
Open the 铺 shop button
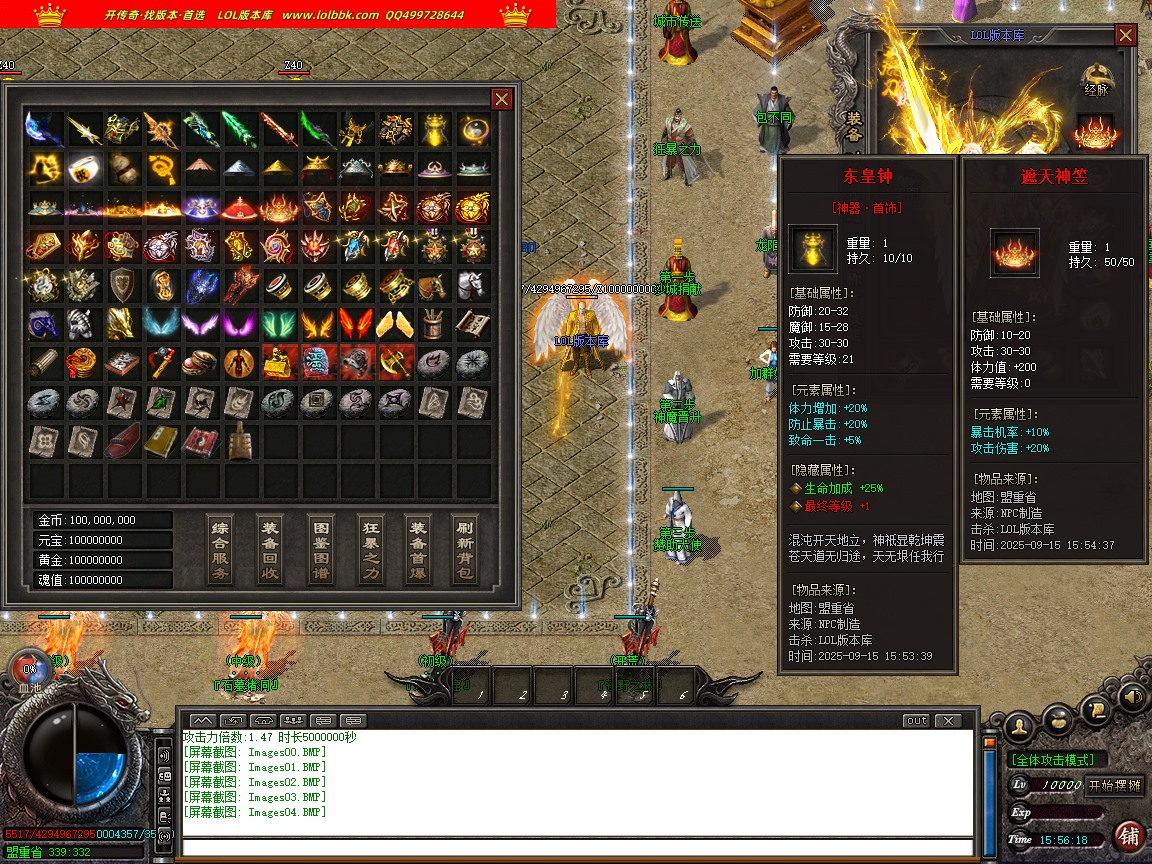click(1129, 835)
